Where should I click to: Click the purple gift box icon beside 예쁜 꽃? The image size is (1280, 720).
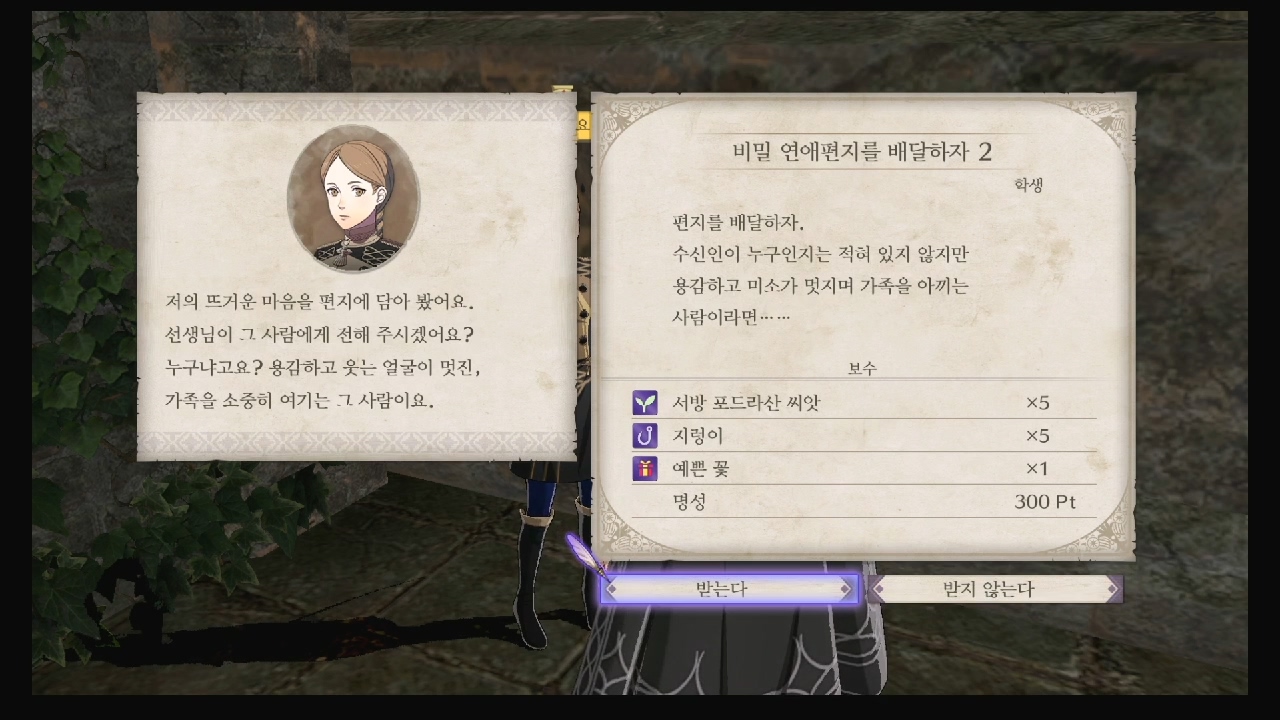643,468
